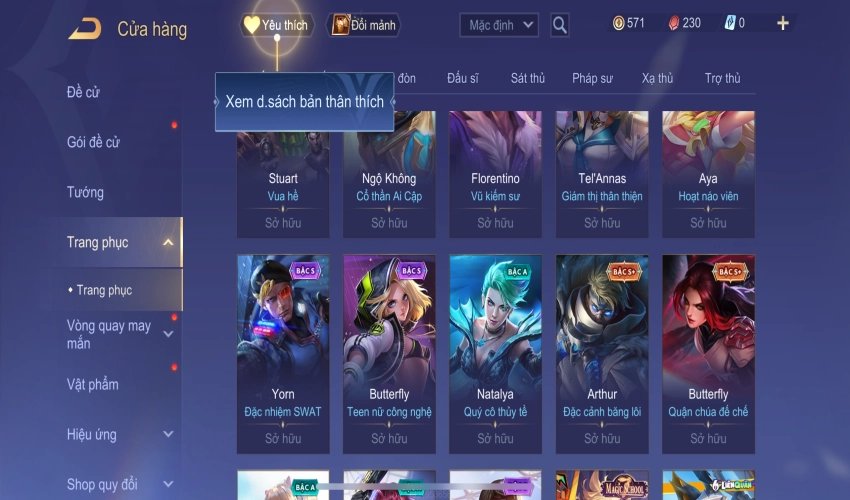Image resolution: width=850 pixels, height=500 pixels.
Task: Show Trợ thủ support skins
Action: 722,78
